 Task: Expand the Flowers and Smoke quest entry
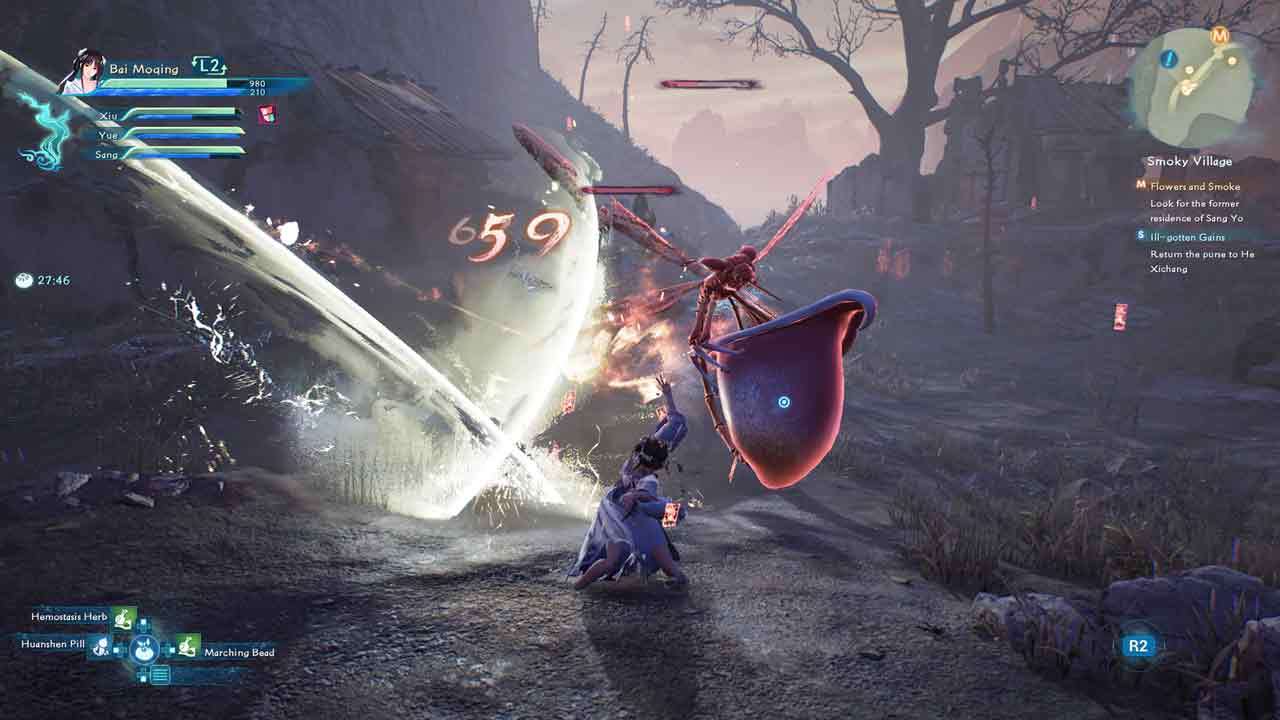pos(1196,186)
